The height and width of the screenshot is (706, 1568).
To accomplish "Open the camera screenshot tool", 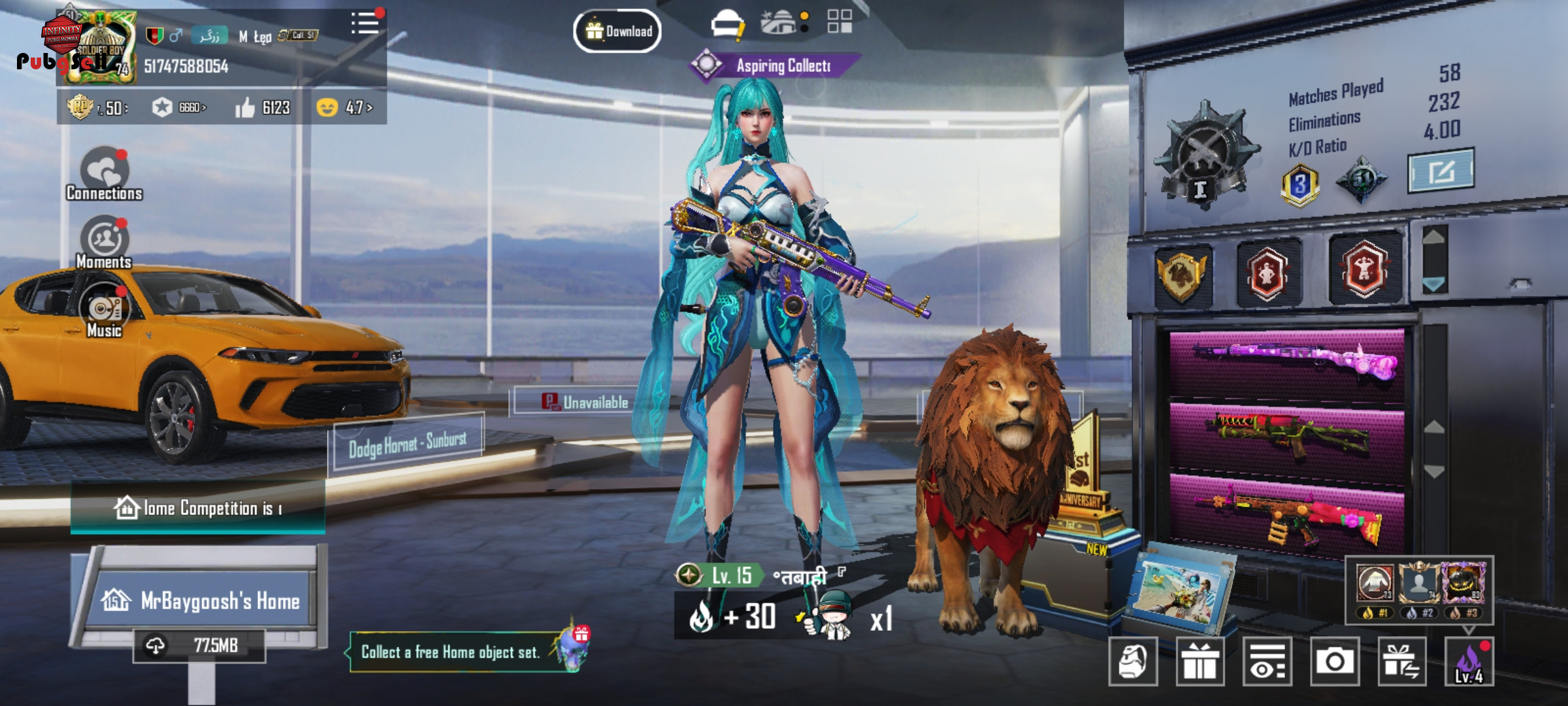I will tap(1334, 662).
